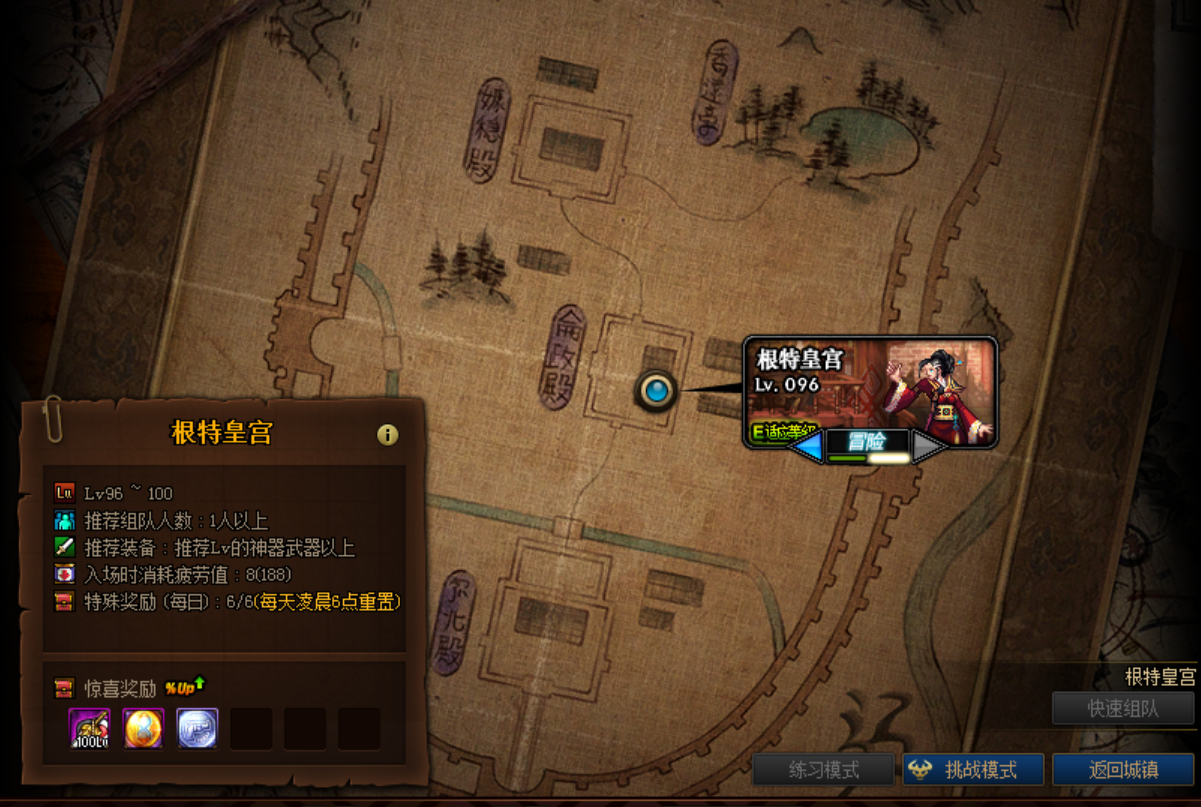This screenshot has height=807, width=1201.
Task: Click the 练习模式 practice mode button
Action: click(824, 770)
